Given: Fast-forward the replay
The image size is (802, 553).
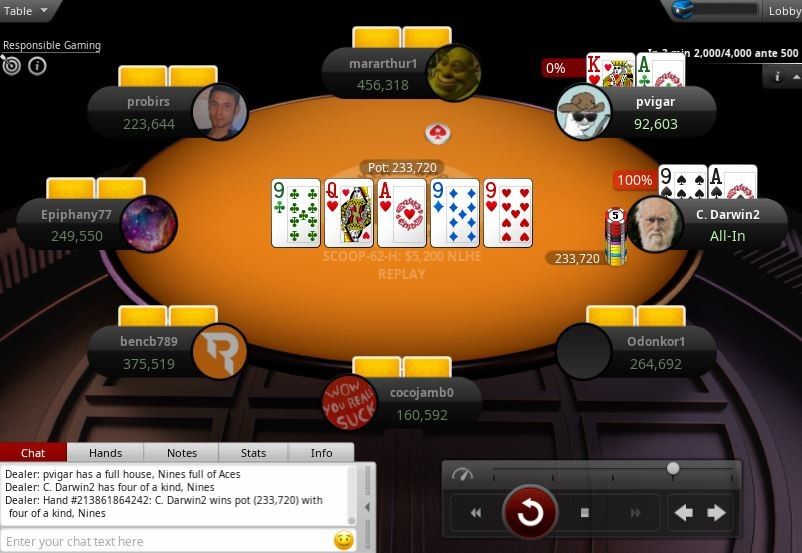Looking at the screenshot, I should click(x=635, y=513).
